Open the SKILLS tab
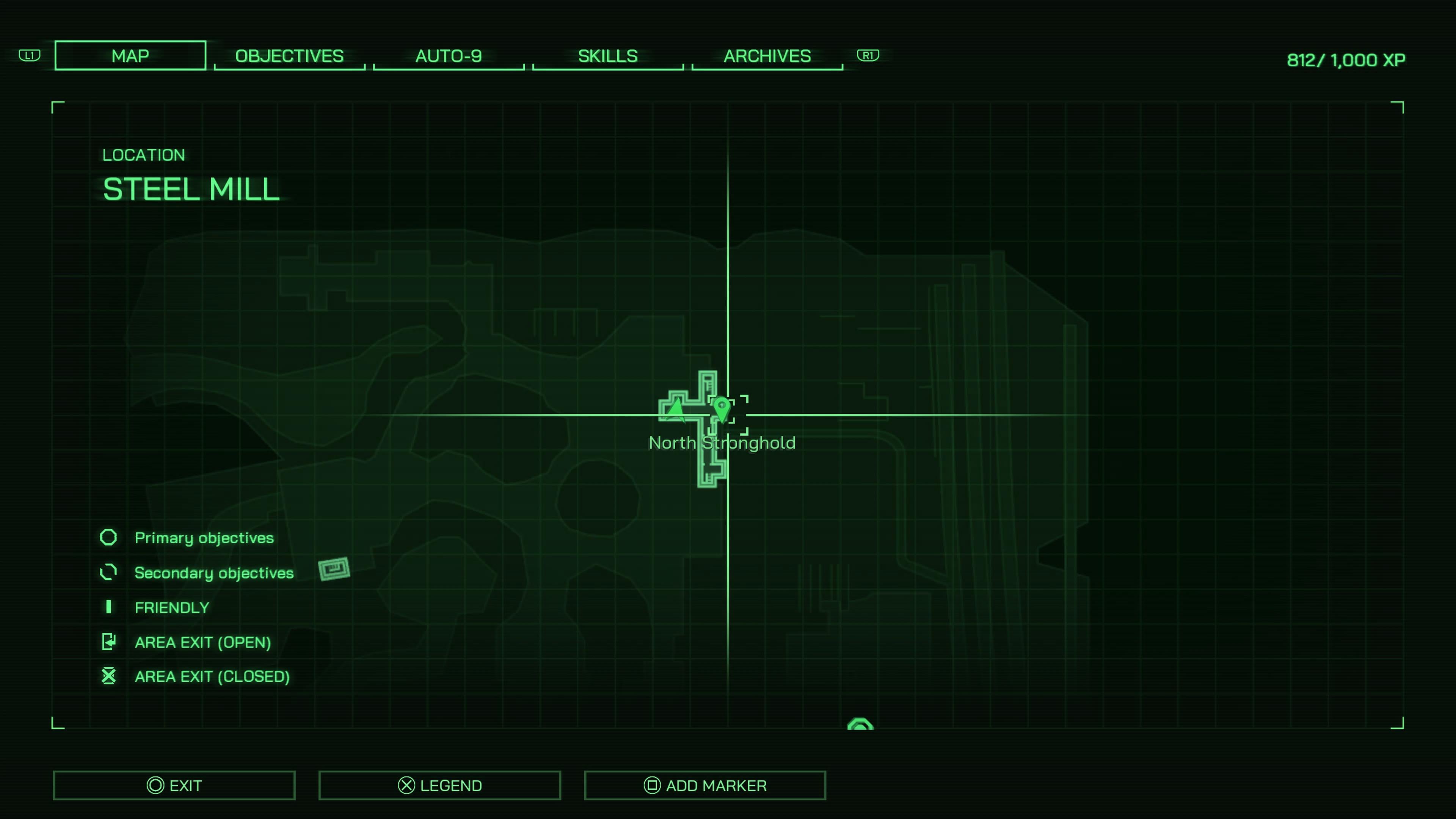Image resolution: width=1456 pixels, height=819 pixels. 607,55
